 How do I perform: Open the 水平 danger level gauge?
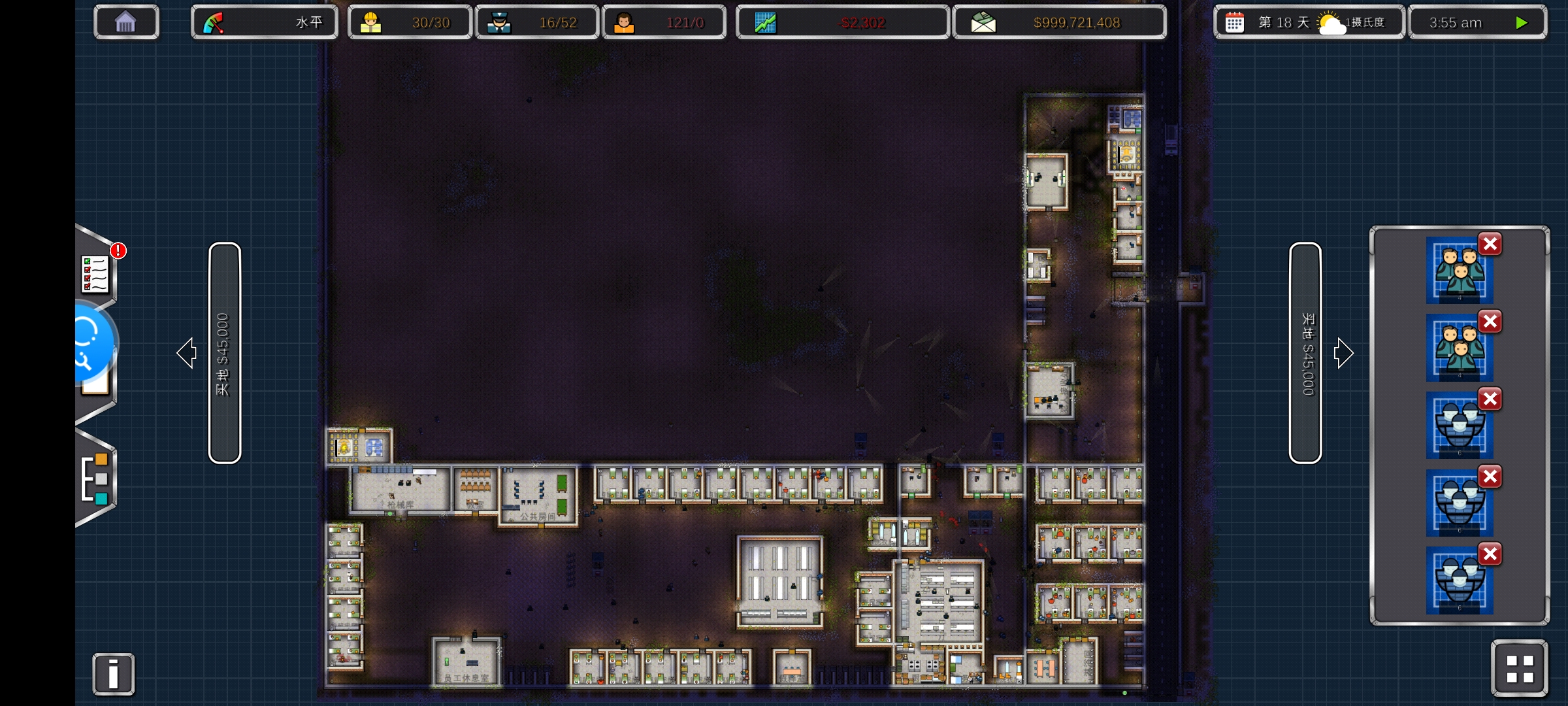click(264, 23)
